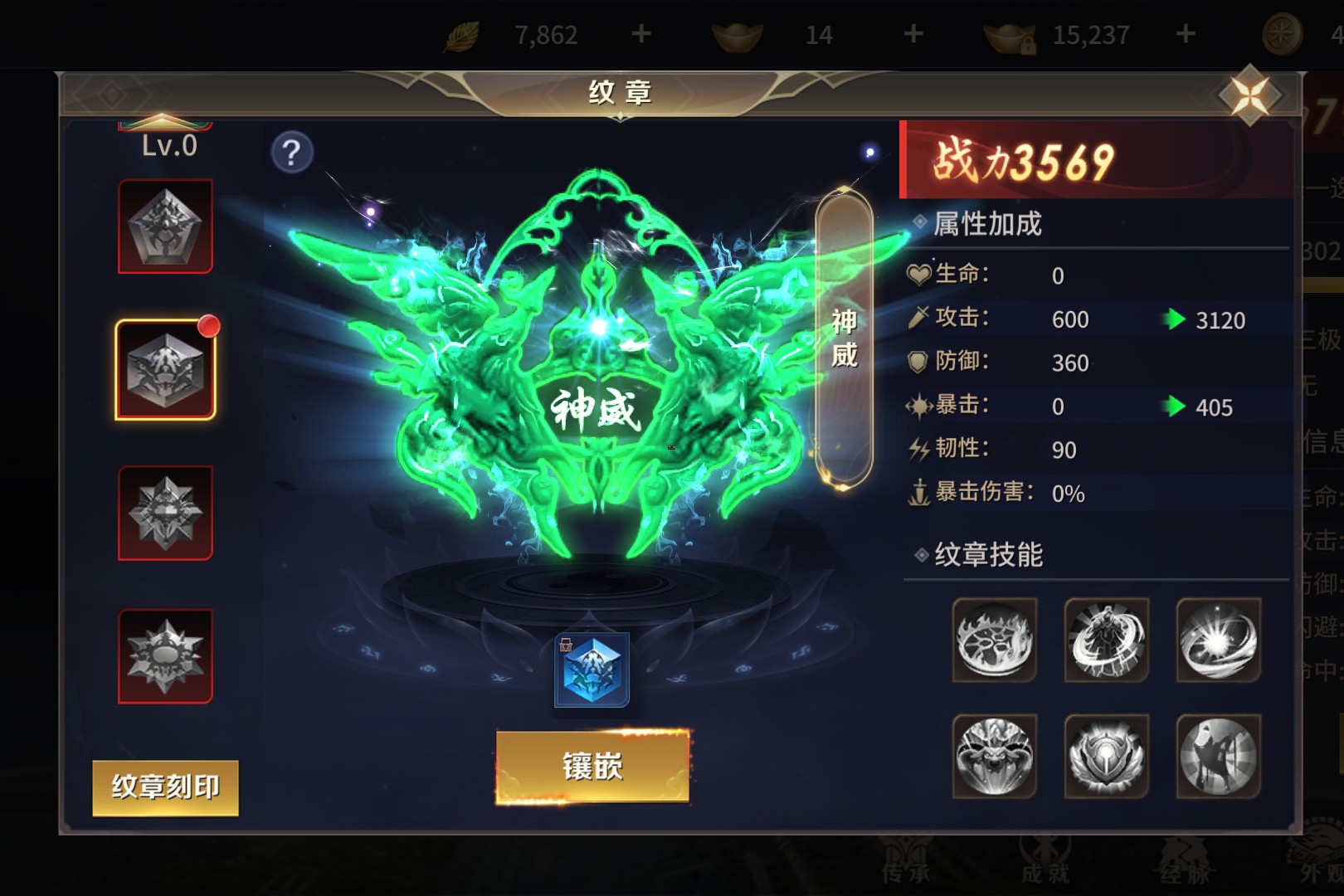Click the 镶嵌 inlay button
1344x896 pixels.
click(x=592, y=767)
